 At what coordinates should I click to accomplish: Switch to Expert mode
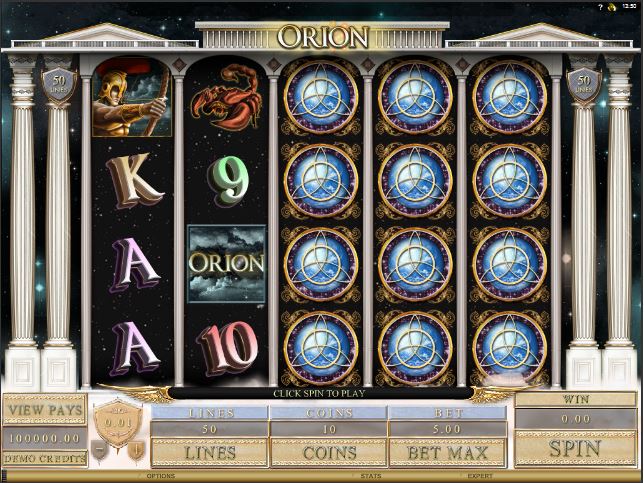[x=479, y=476]
